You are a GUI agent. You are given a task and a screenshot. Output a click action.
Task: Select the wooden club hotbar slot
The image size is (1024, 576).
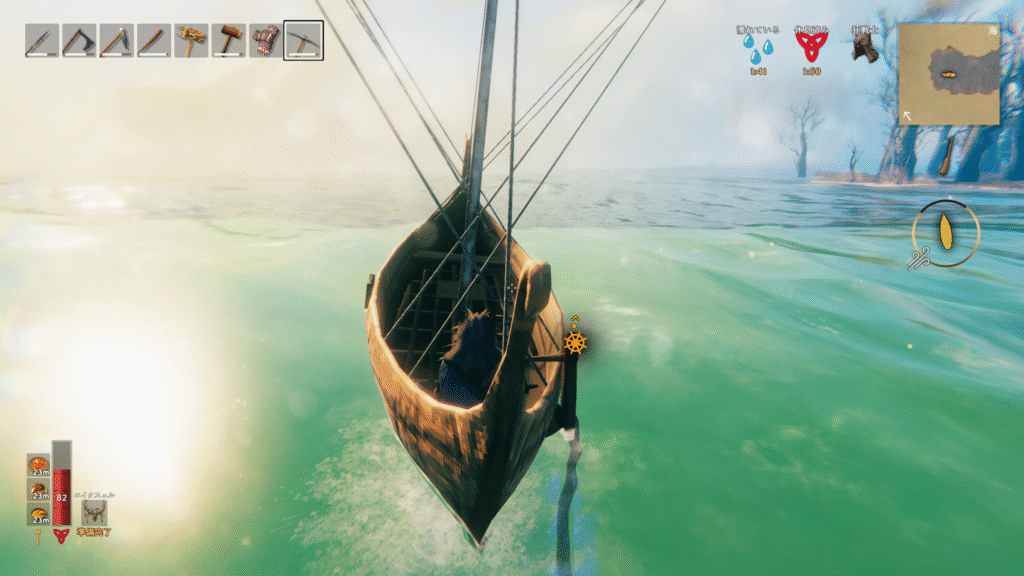154,41
